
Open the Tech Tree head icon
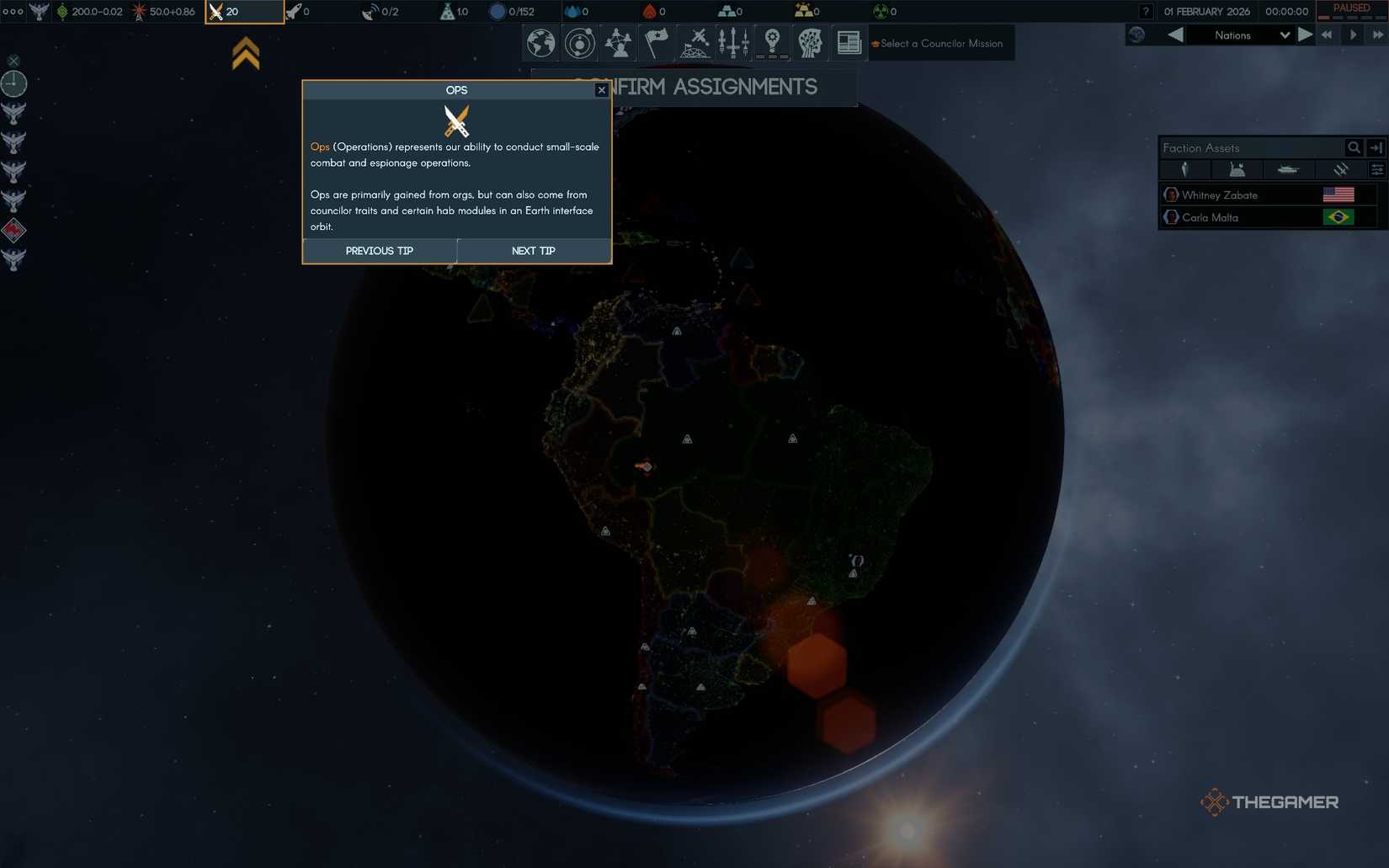click(809, 42)
